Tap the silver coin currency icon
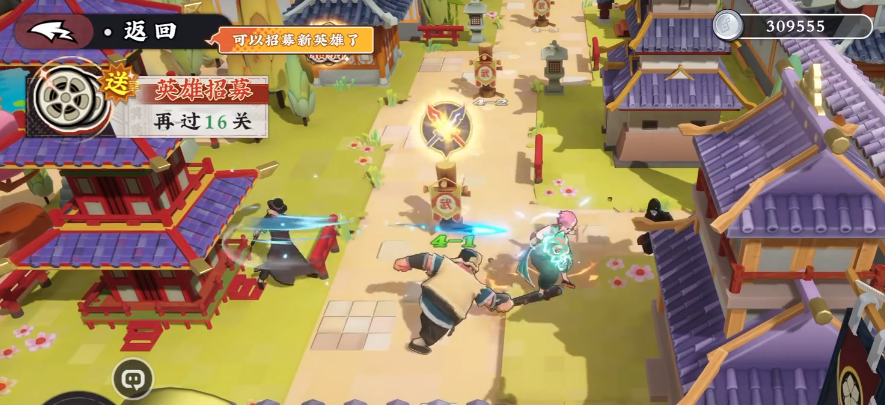Screen dimensions: 885x405 click(729, 25)
